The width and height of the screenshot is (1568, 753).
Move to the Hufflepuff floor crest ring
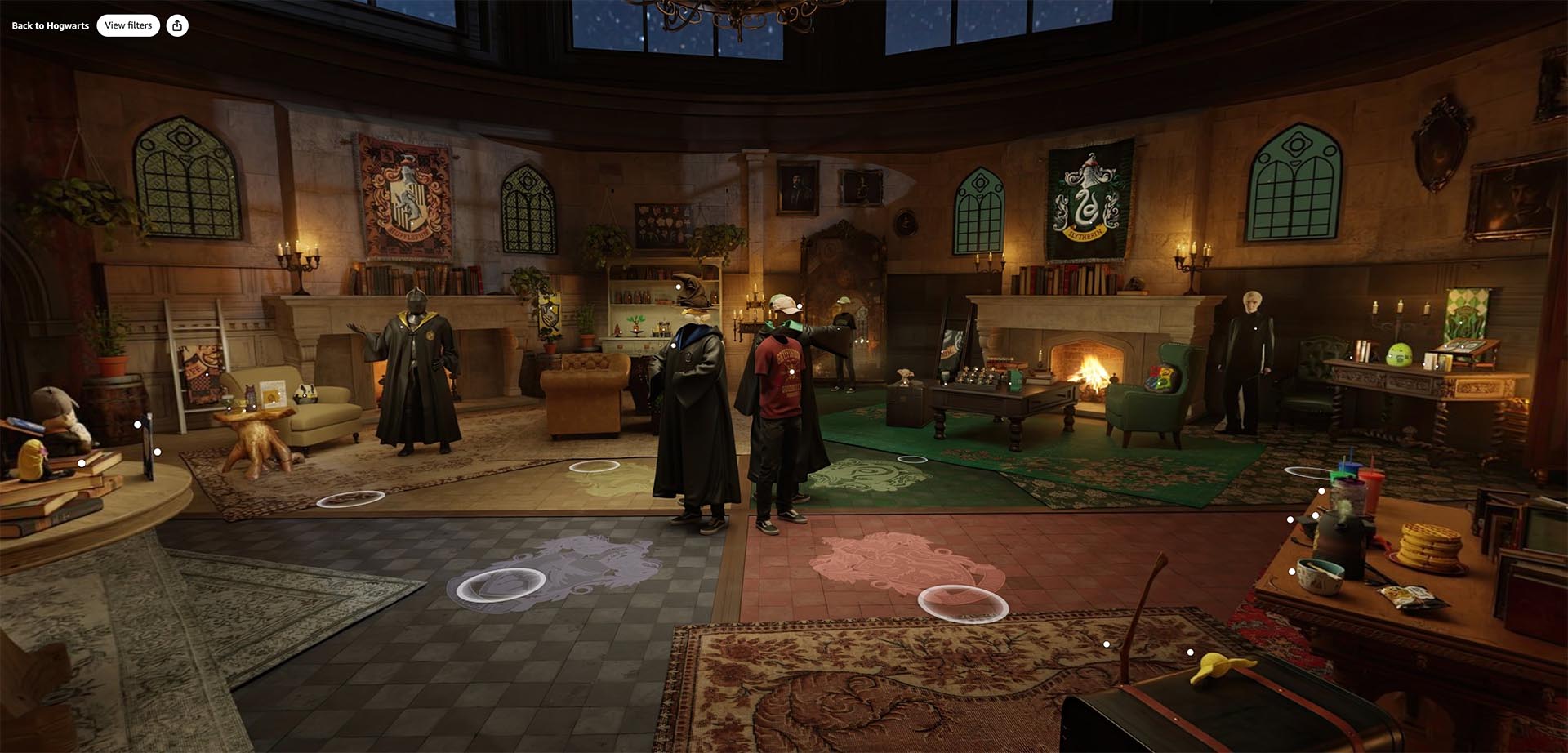[594, 466]
